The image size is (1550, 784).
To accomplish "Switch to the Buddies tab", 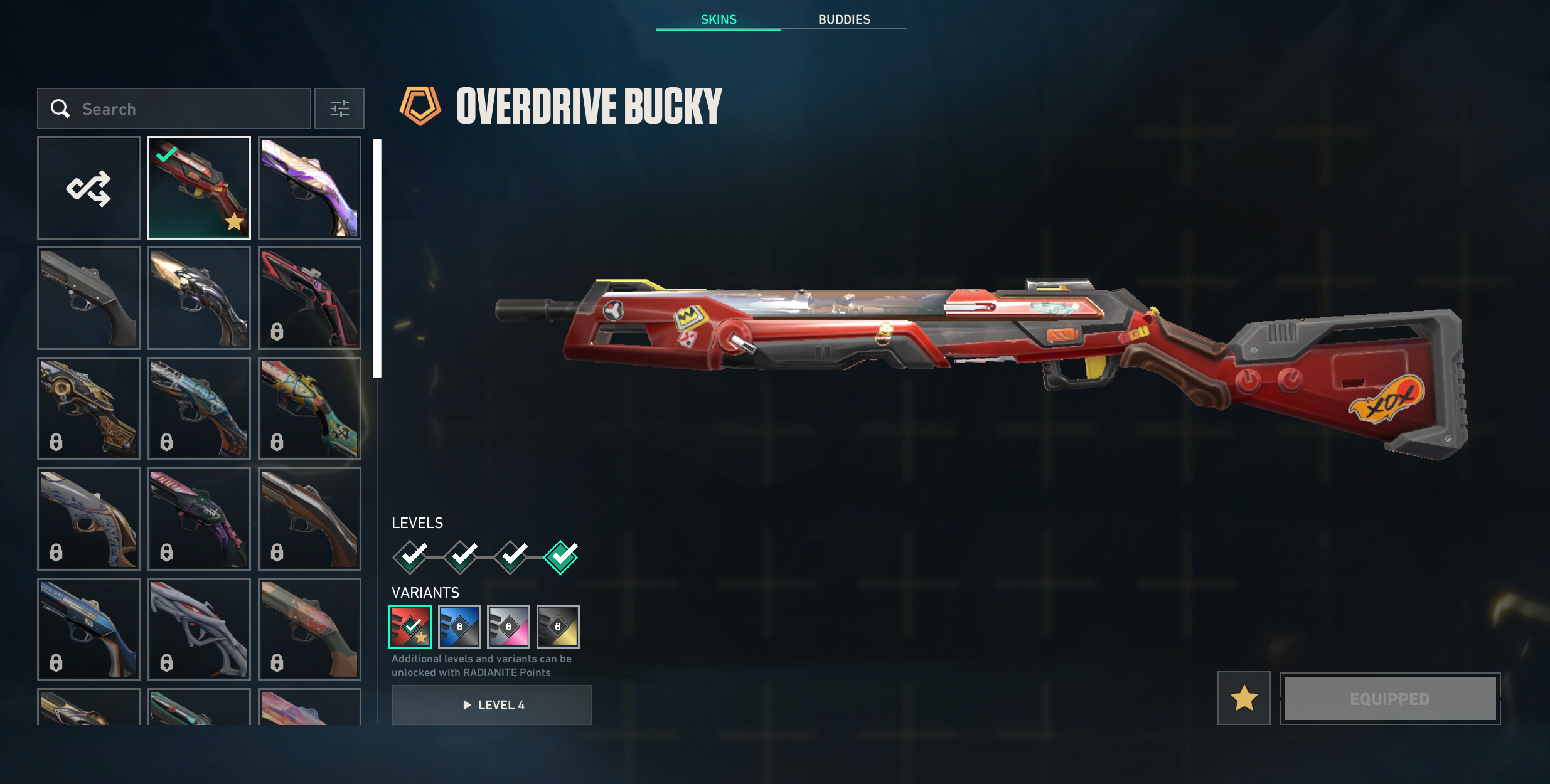I will coord(843,19).
